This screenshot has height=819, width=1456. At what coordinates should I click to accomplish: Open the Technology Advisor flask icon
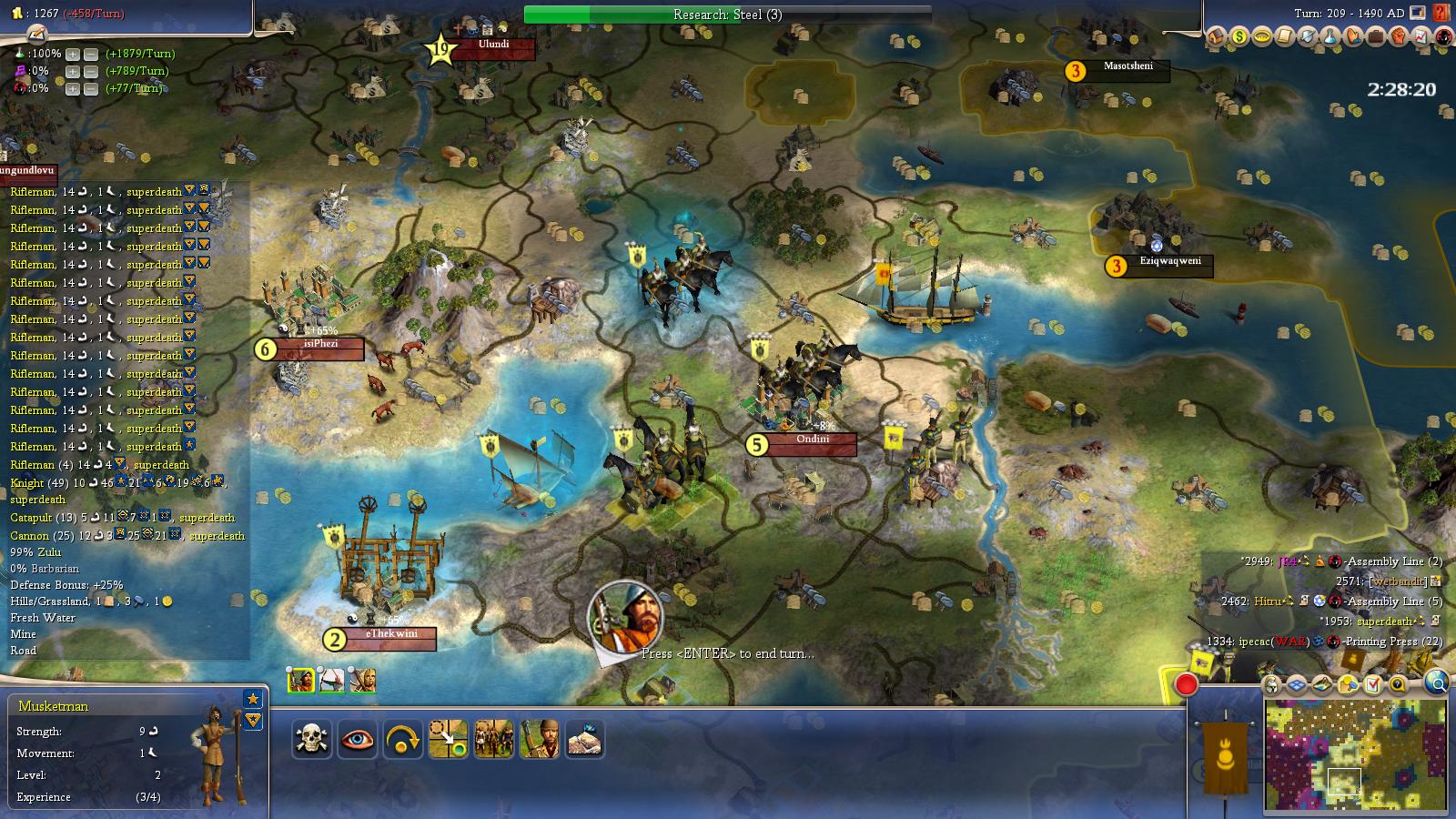[1330, 38]
